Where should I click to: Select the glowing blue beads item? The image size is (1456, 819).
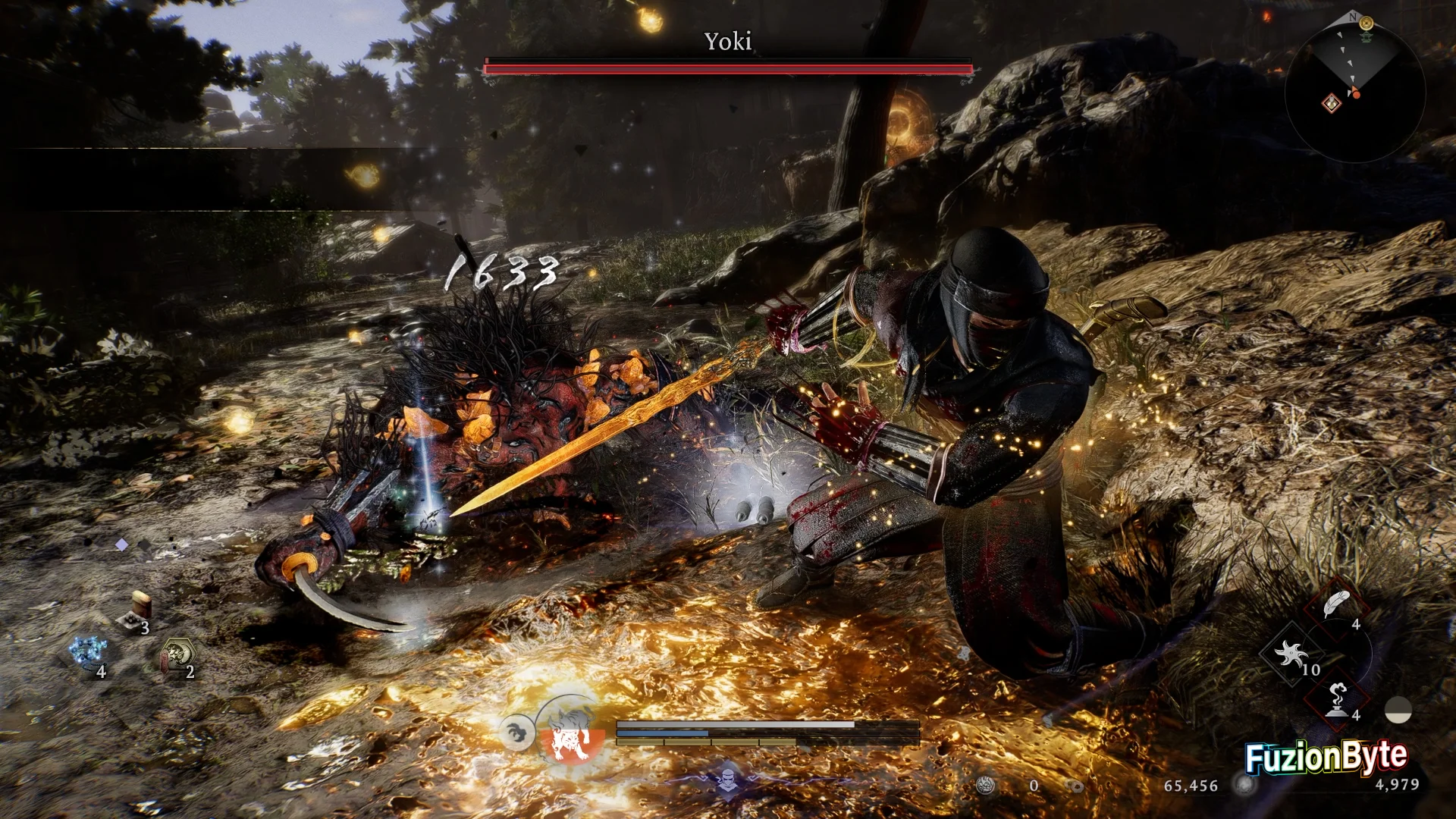coord(87,652)
